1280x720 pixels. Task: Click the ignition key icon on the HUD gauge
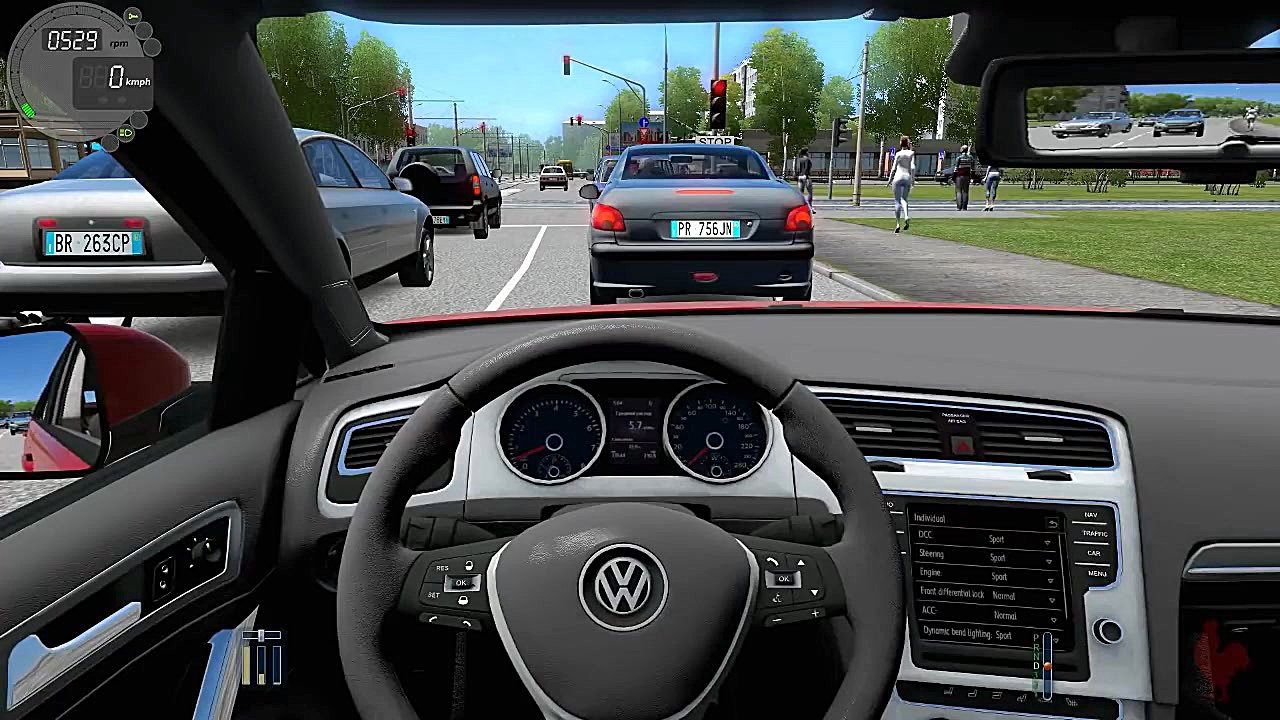click(132, 16)
